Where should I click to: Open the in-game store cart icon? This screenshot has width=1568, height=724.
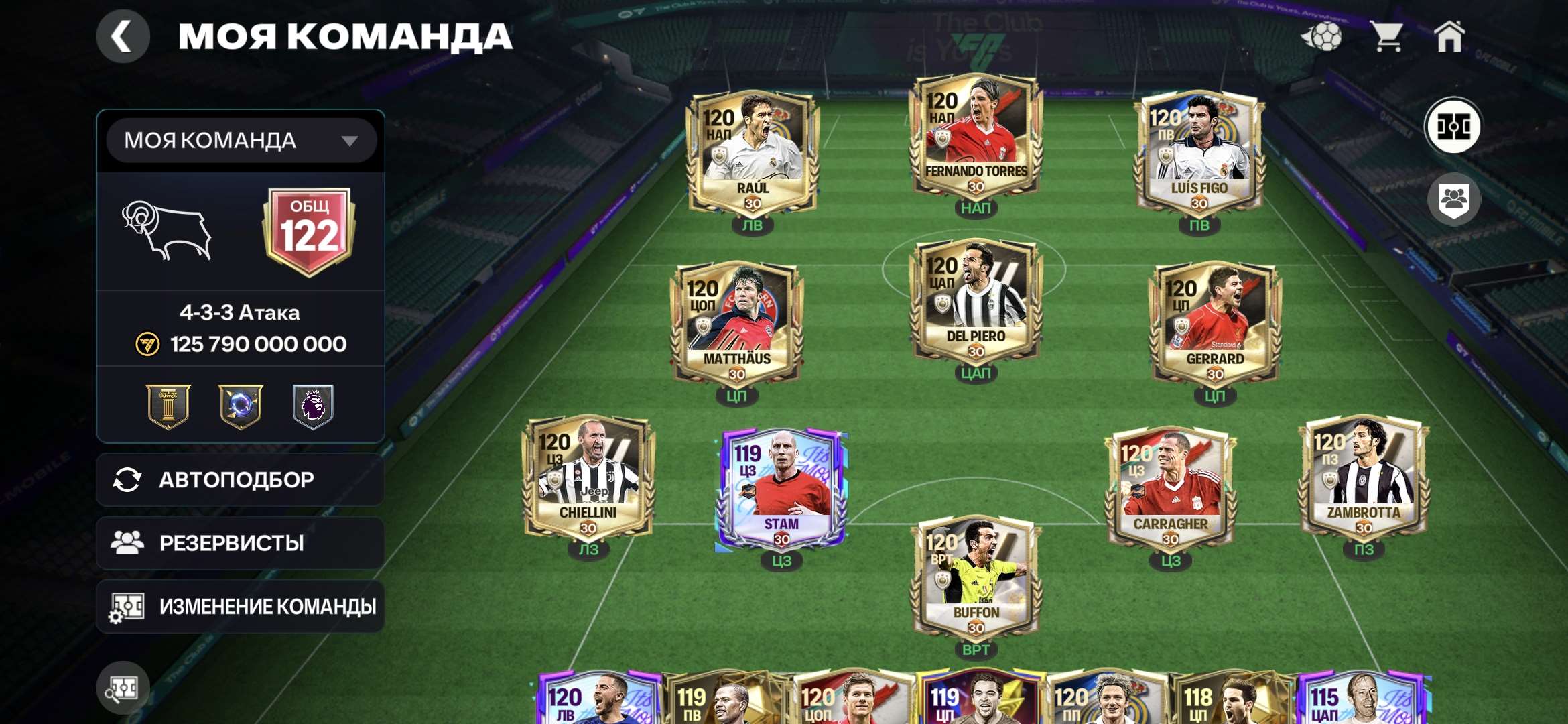coord(1386,37)
